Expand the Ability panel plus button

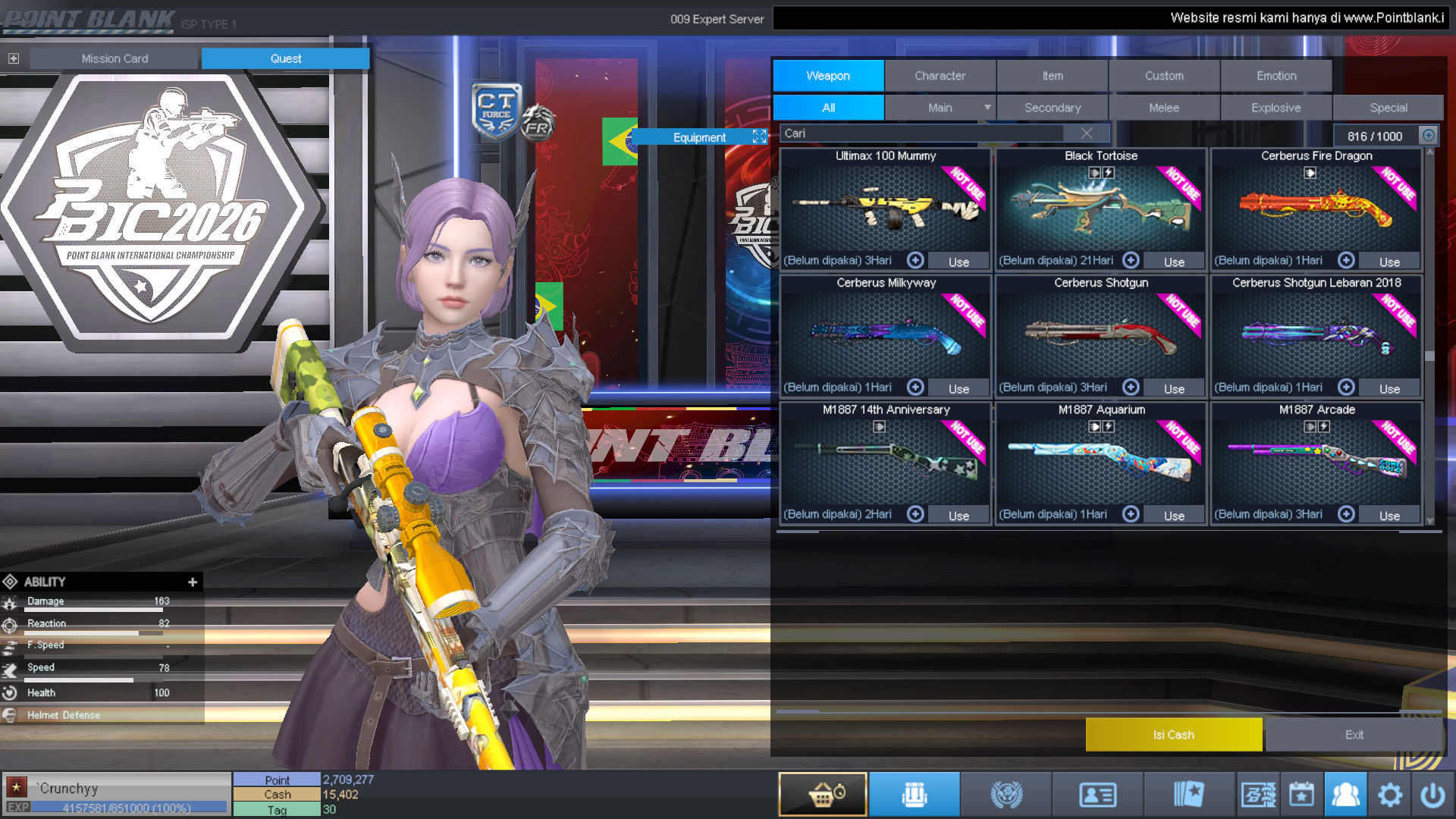coord(193,582)
